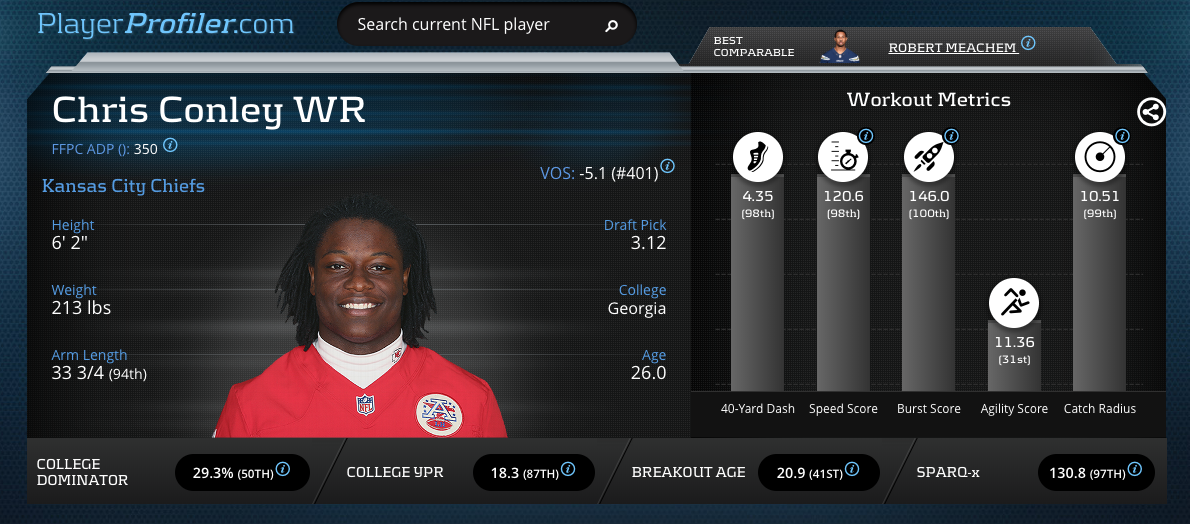Activate the magnifying glass search icon
Image resolution: width=1190 pixels, height=524 pixels.
point(612,25)
